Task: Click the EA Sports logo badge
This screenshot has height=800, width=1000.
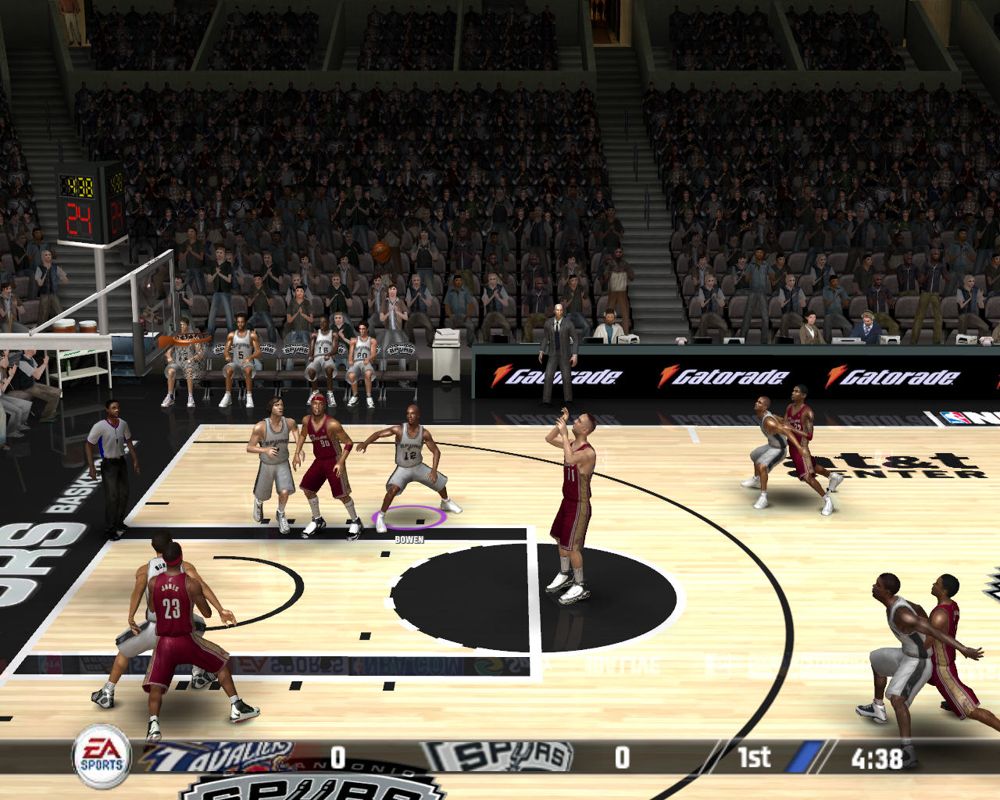Action: pyautogui.click(x=102, y=756)
